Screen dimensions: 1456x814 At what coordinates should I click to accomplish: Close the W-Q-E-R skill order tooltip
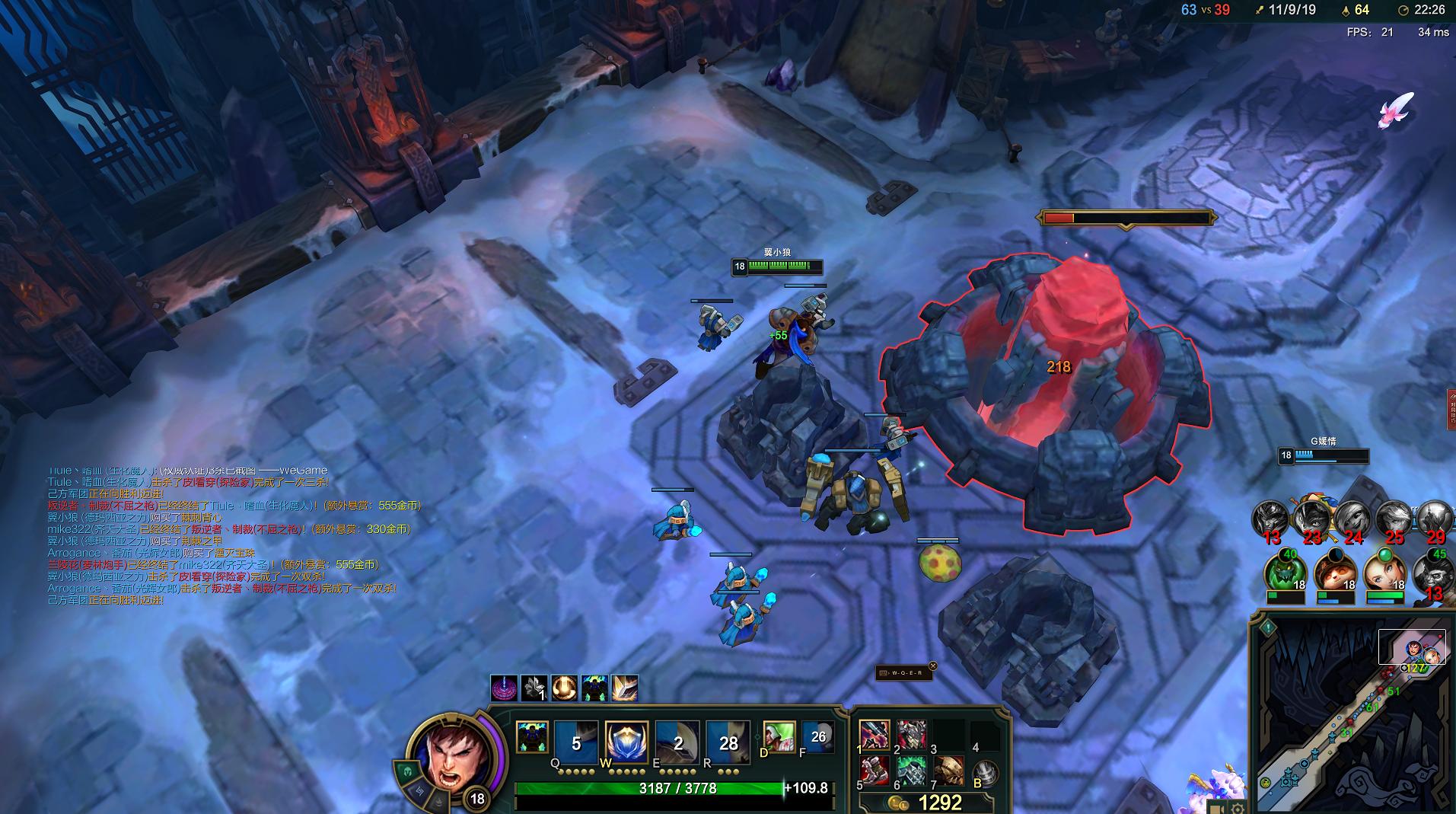933,666
